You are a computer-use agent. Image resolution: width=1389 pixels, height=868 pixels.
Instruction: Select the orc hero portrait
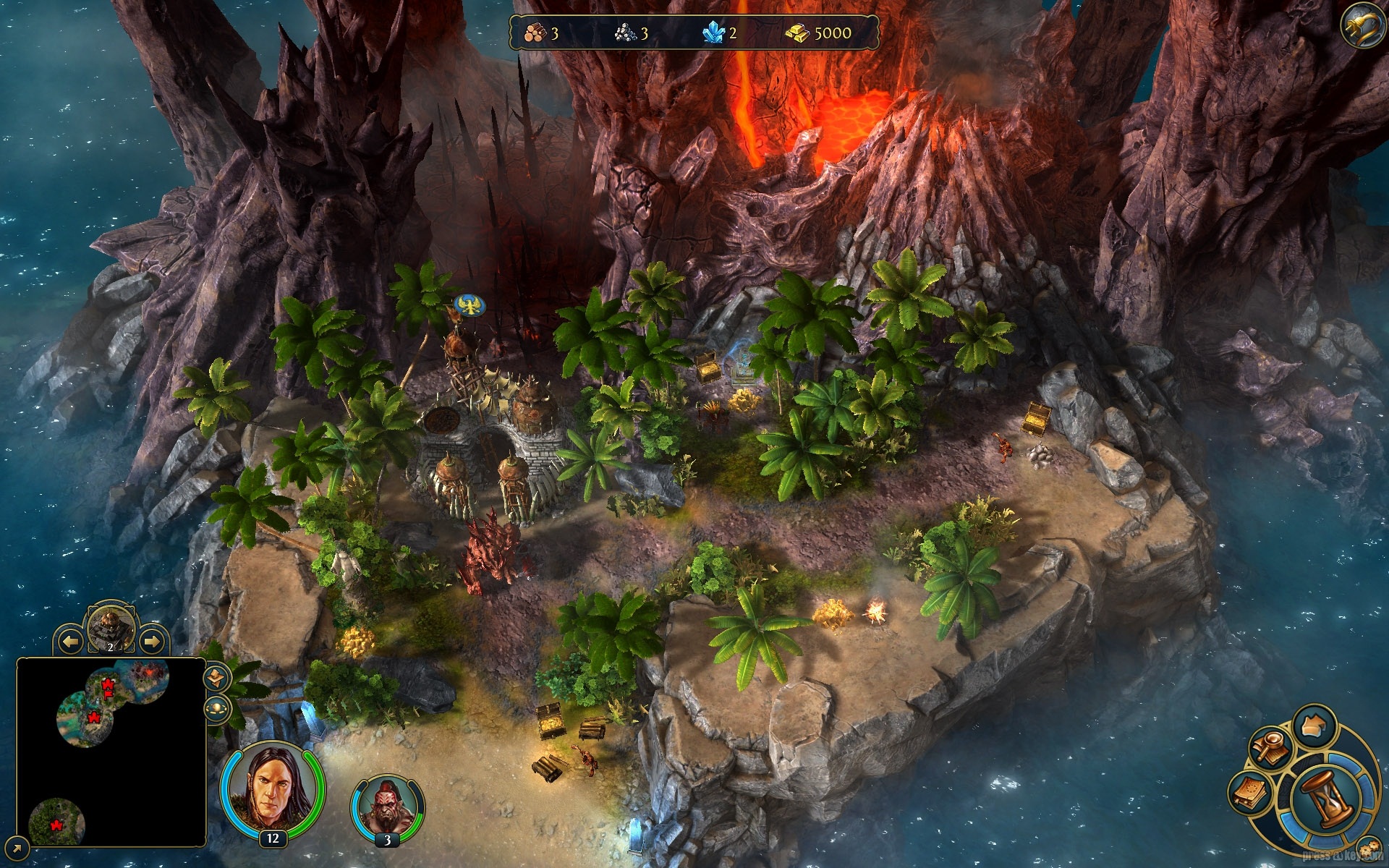coord(386,806)
